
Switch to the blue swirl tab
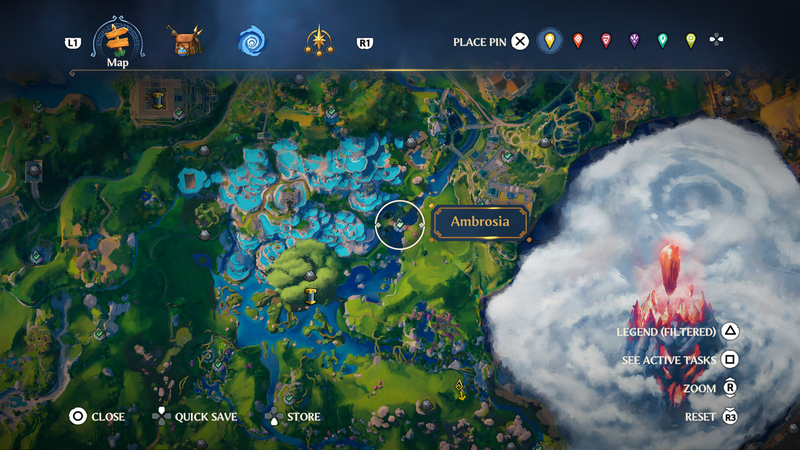(251, 42)
